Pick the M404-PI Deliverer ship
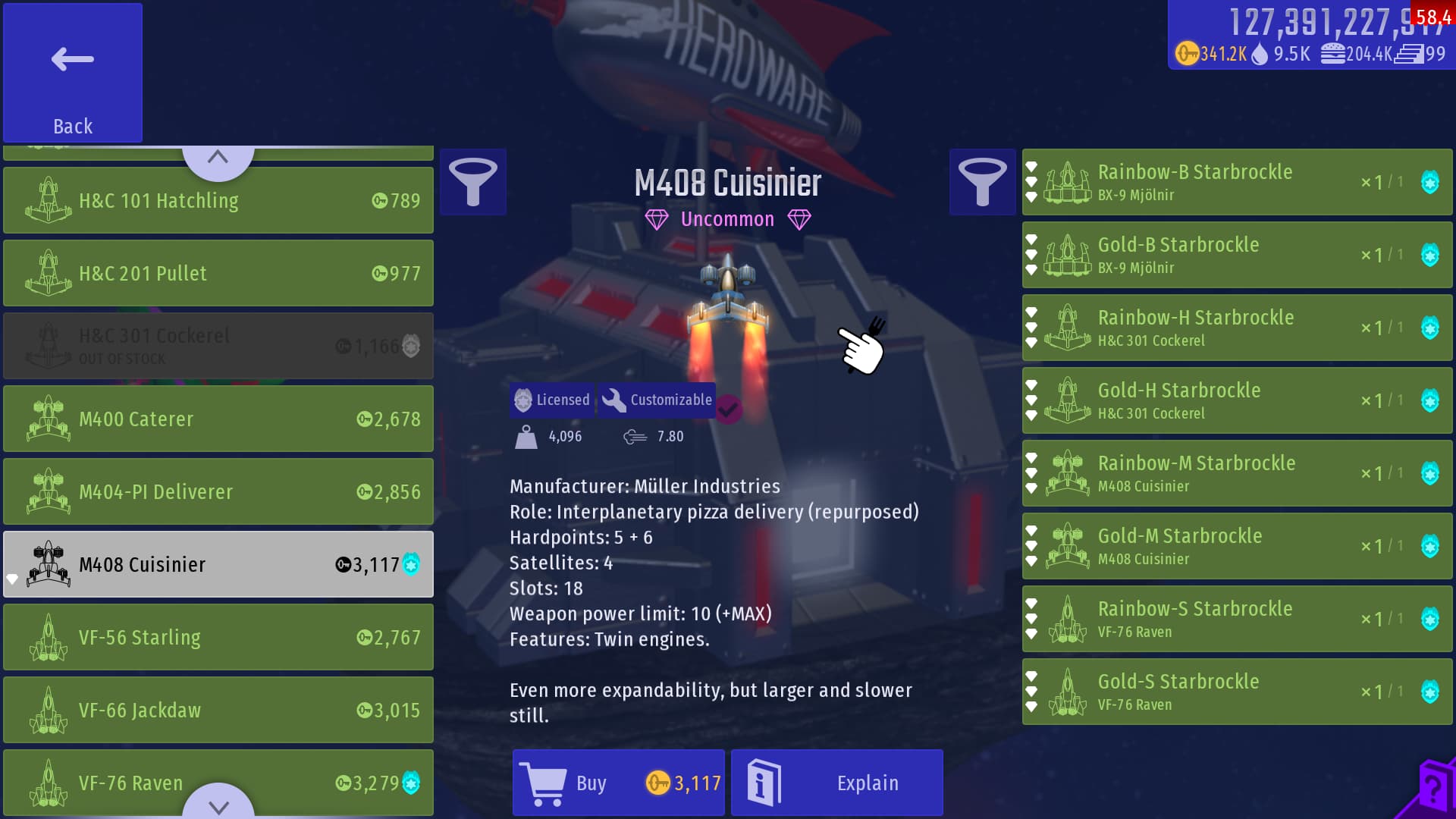 218,491
